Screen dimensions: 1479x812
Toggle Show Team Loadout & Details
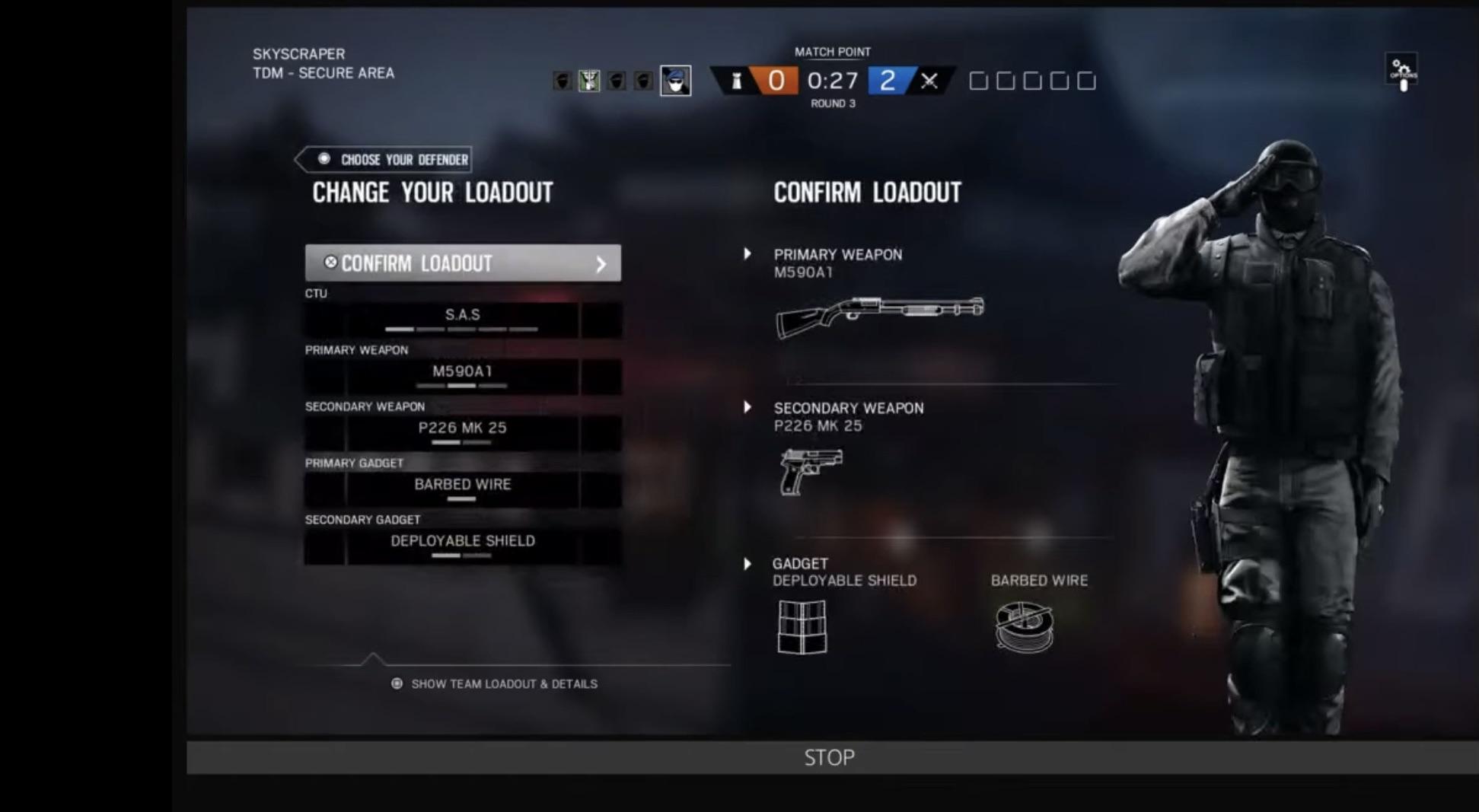[495, 683]
